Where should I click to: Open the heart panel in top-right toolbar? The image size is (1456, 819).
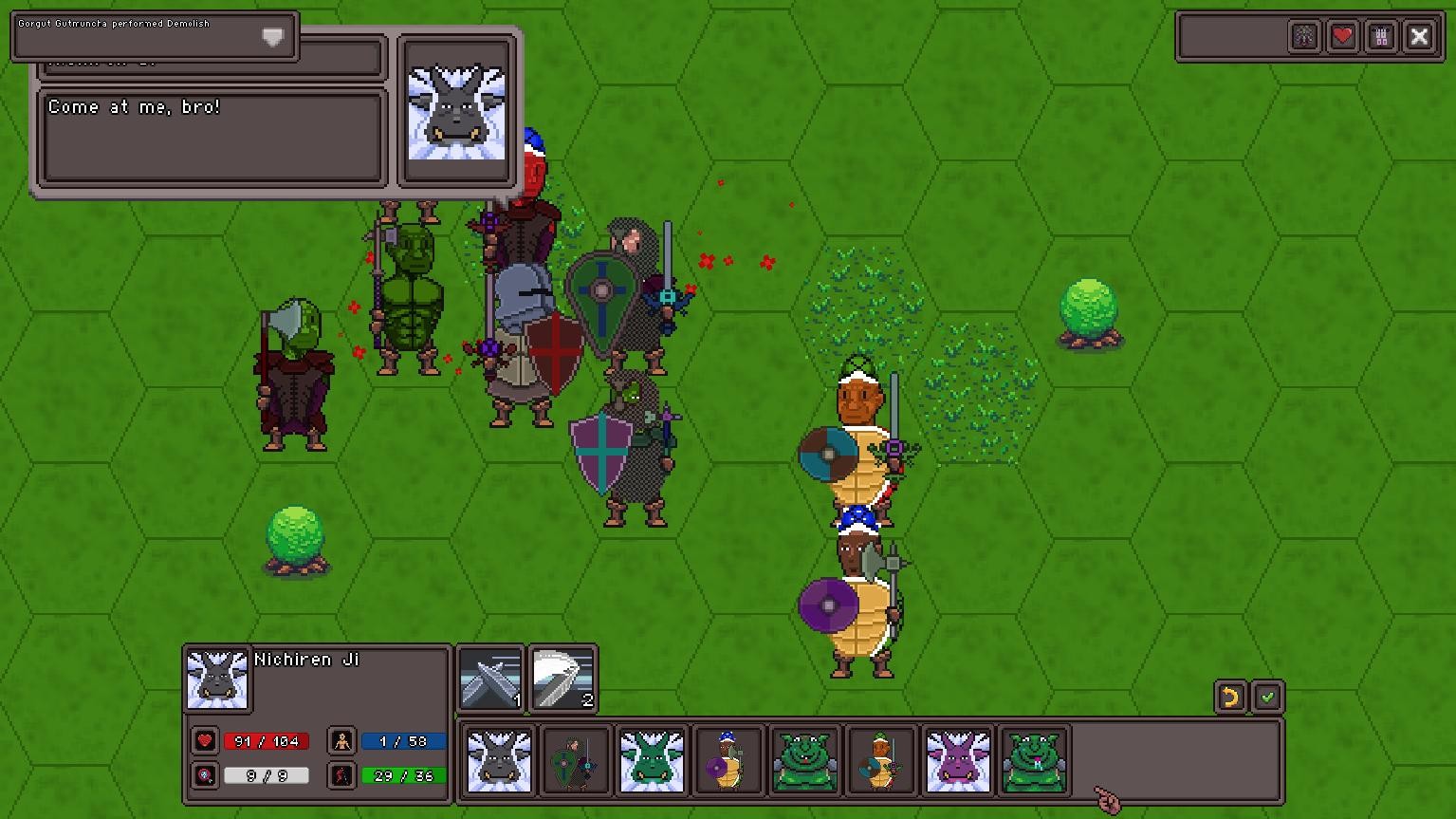pos(1343,36)
